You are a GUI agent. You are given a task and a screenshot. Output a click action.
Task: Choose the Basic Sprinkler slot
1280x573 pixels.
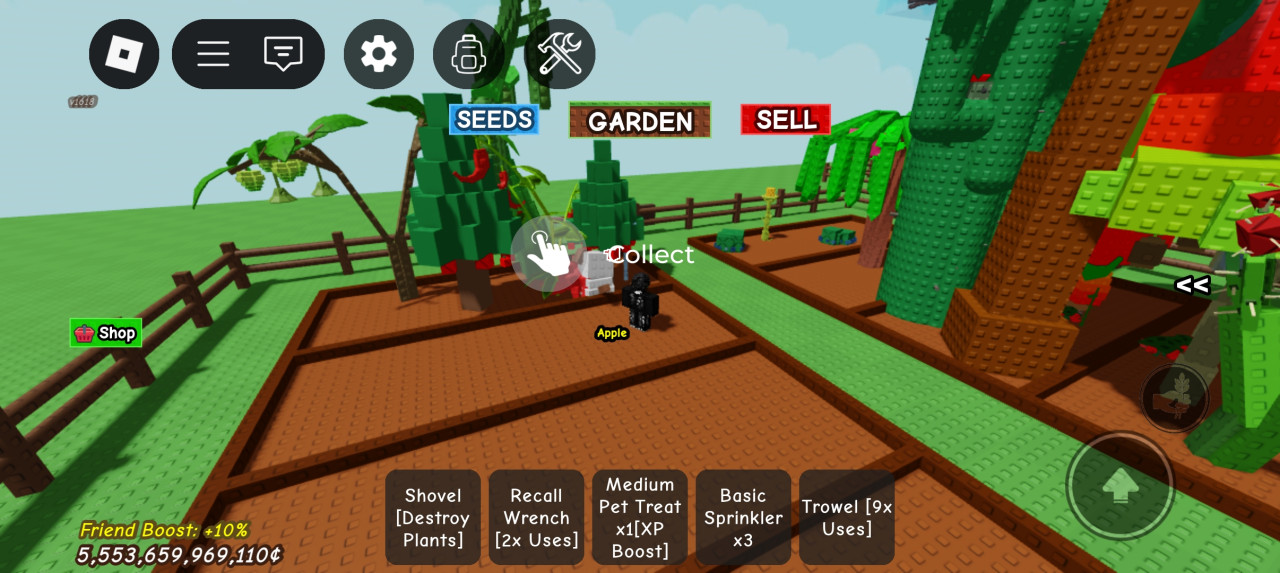[743, 517]
